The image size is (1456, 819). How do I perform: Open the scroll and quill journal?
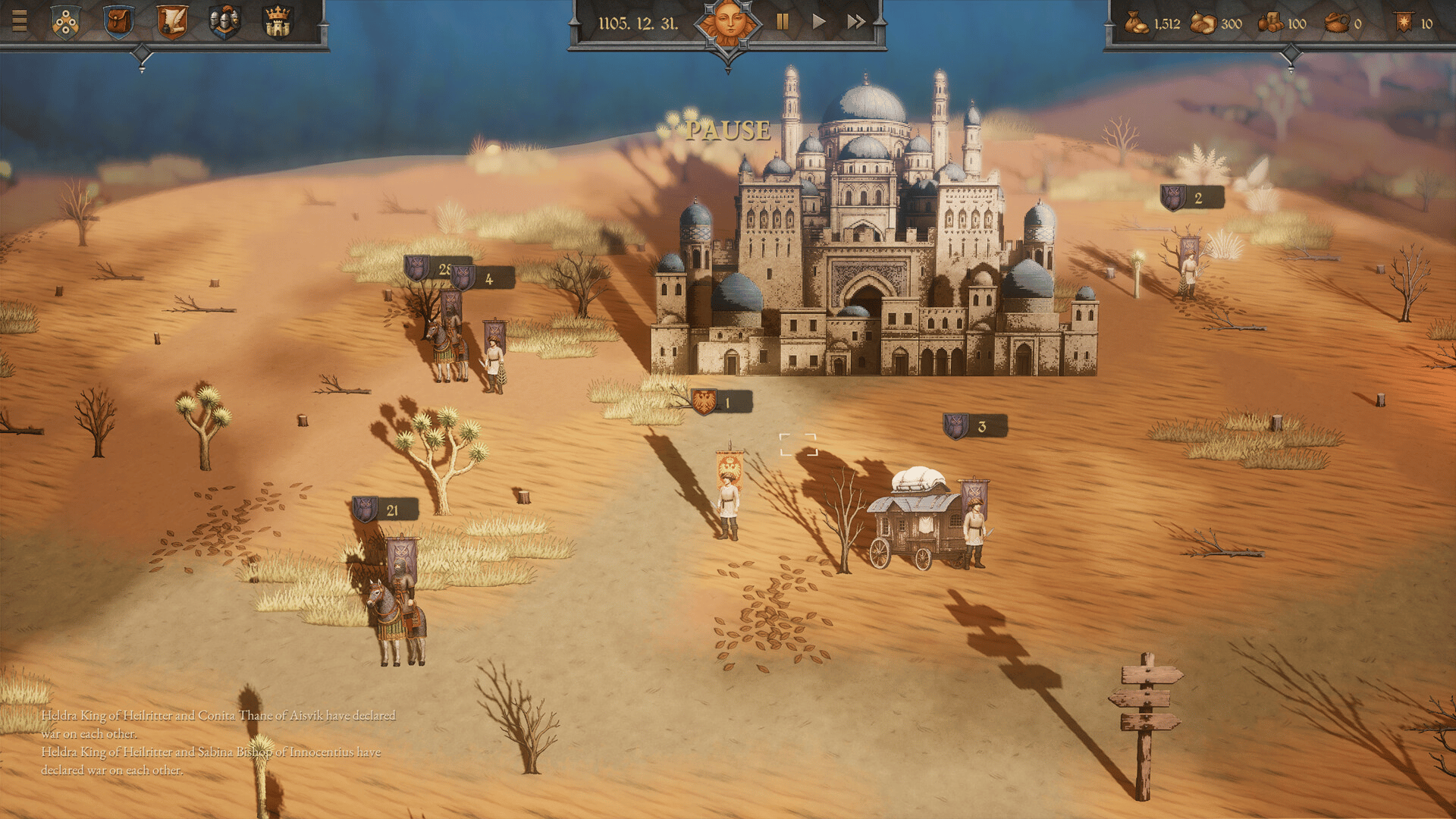point(172,22)
